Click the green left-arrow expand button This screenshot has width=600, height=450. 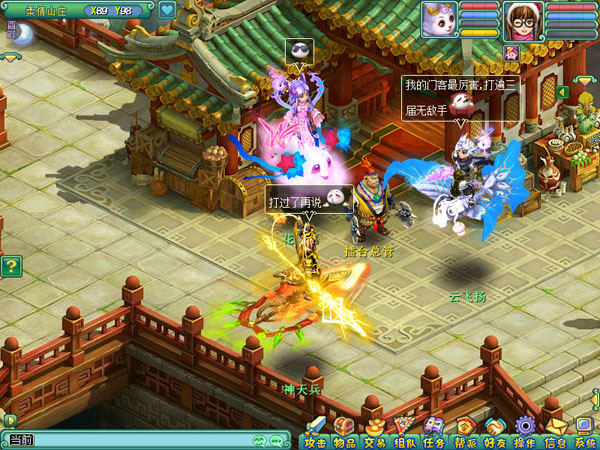[563, 93]
